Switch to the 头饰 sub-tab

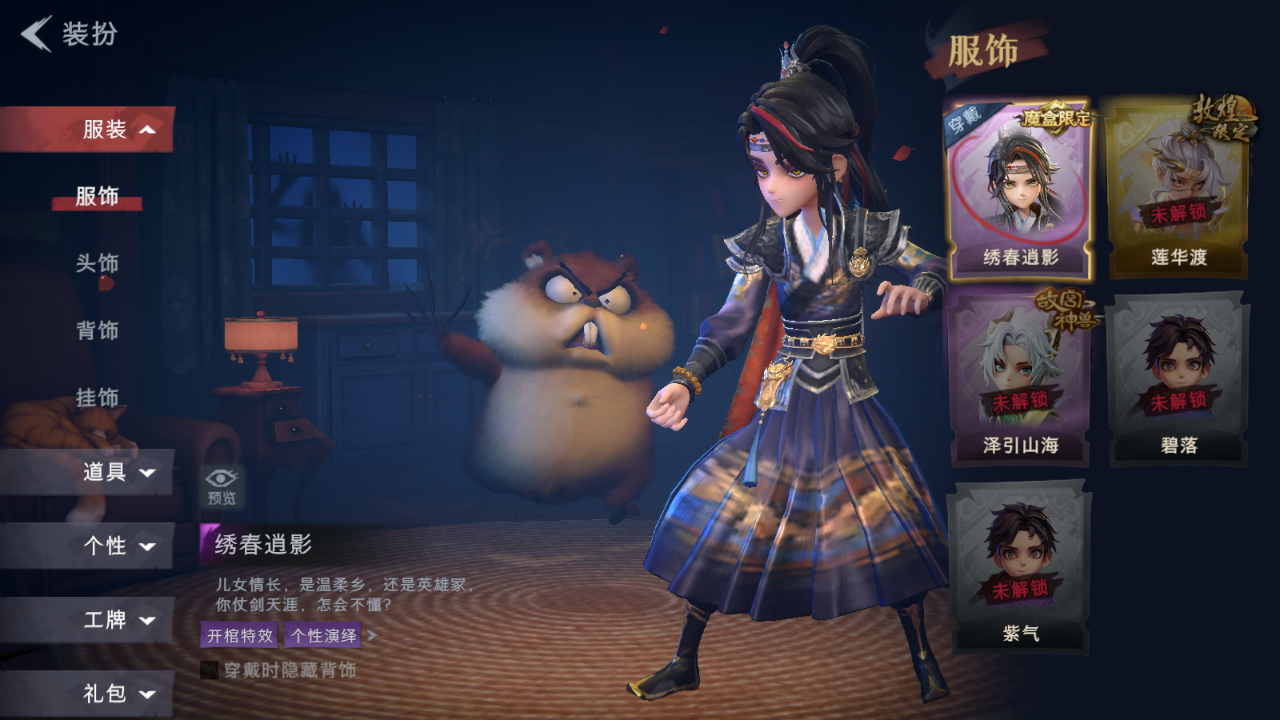pos(97,263)
